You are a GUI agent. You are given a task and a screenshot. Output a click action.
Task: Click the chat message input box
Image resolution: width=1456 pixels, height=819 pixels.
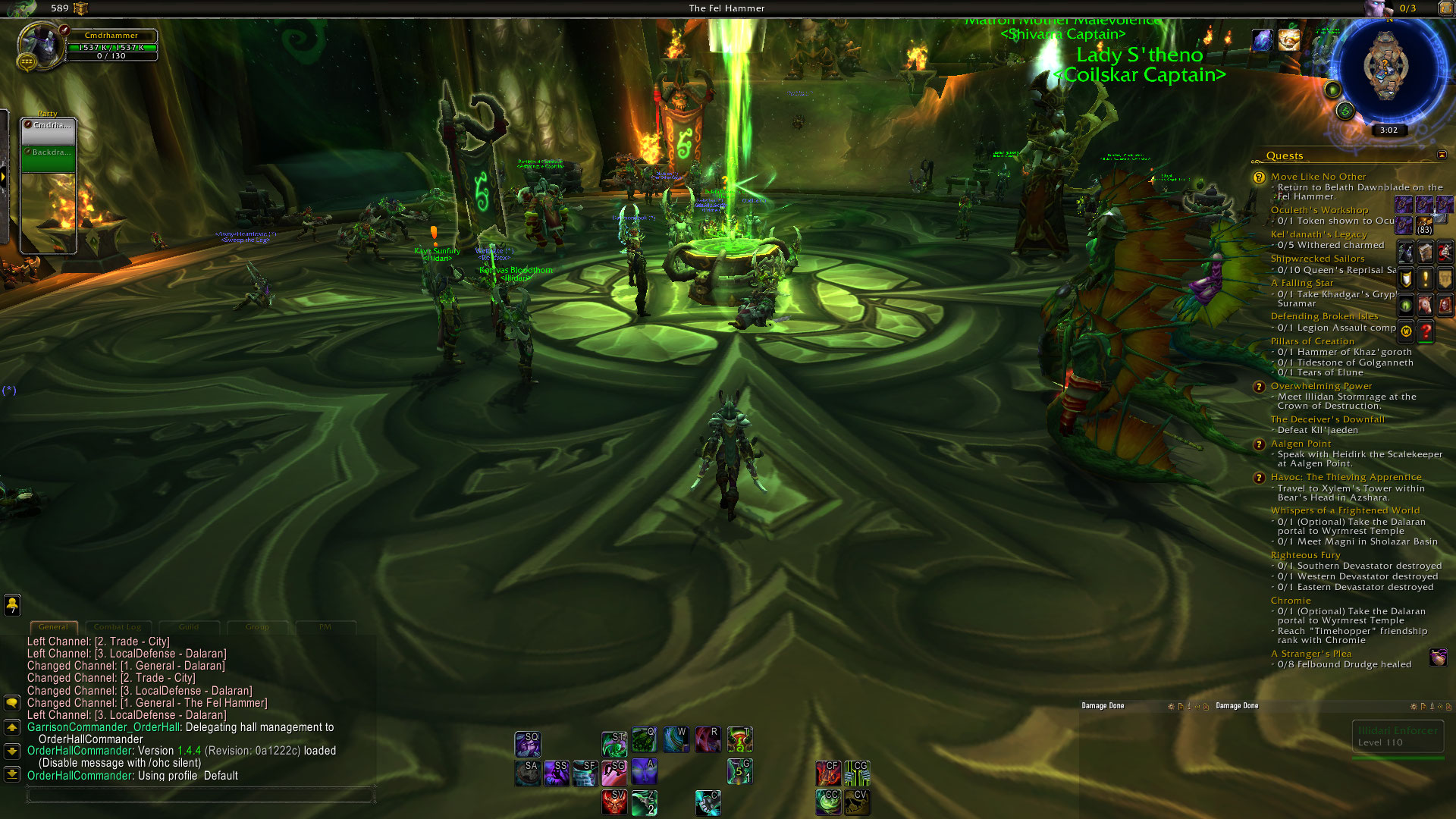(x=200, y=794)
